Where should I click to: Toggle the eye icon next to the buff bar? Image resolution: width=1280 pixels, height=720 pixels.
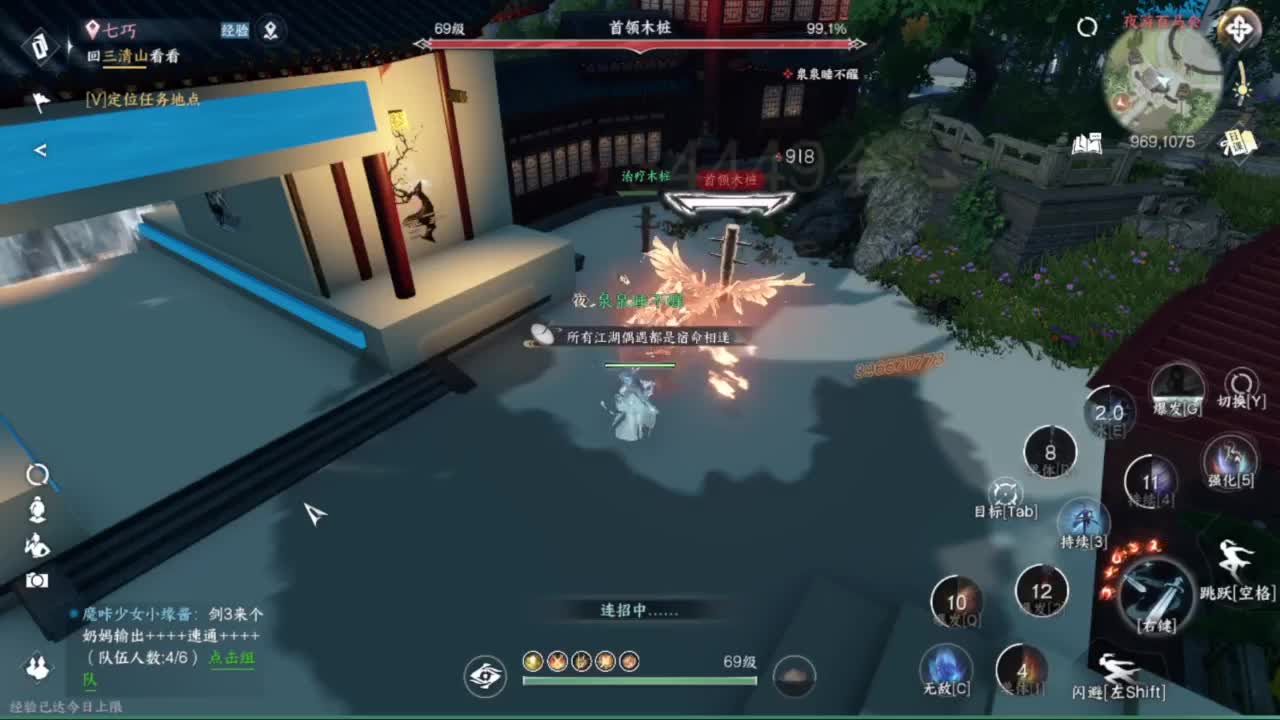coord(486,676)
